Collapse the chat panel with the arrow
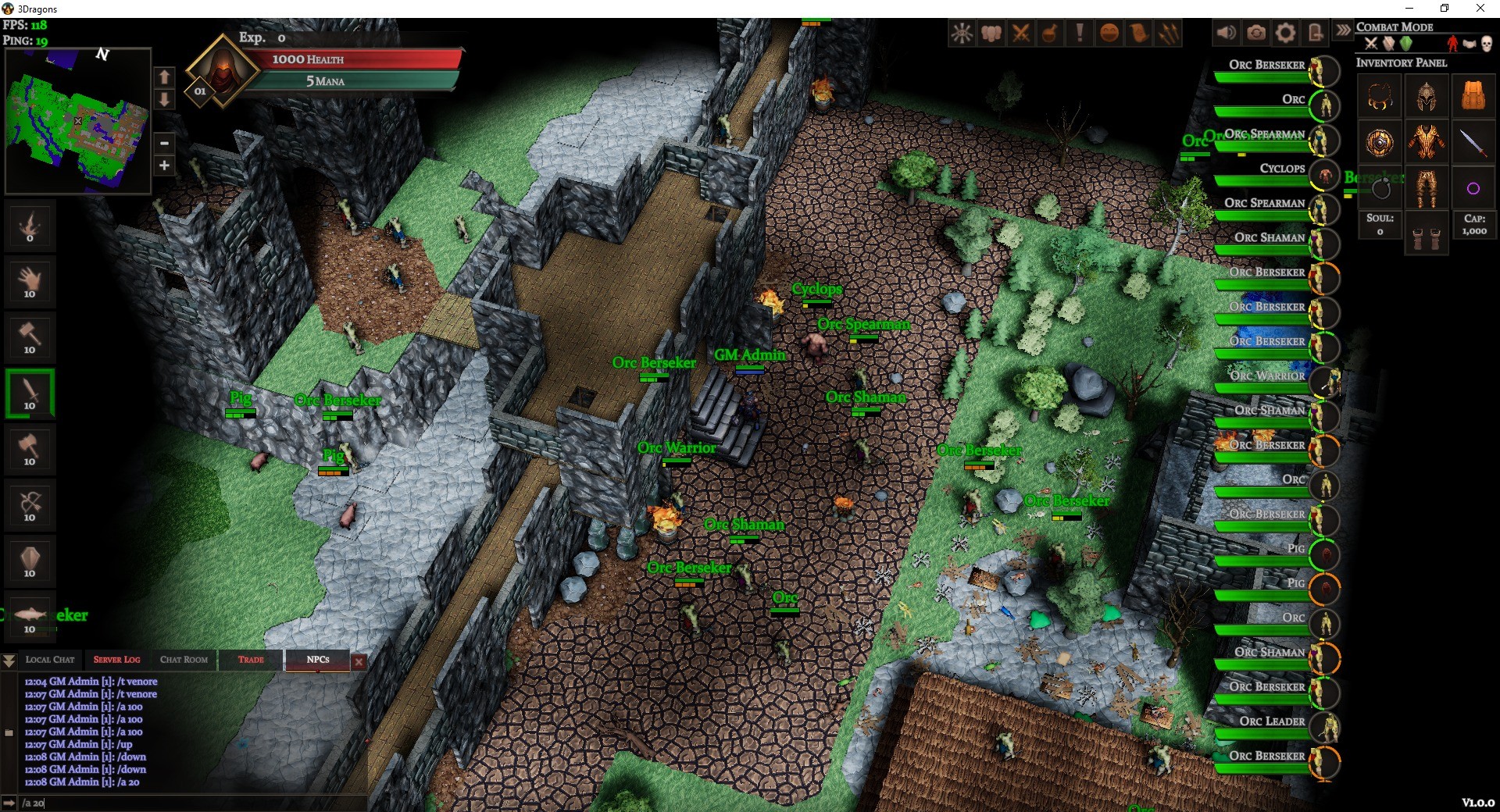Screen dimensions: 1500x812 pyautogui.click(x=9, y=661)
